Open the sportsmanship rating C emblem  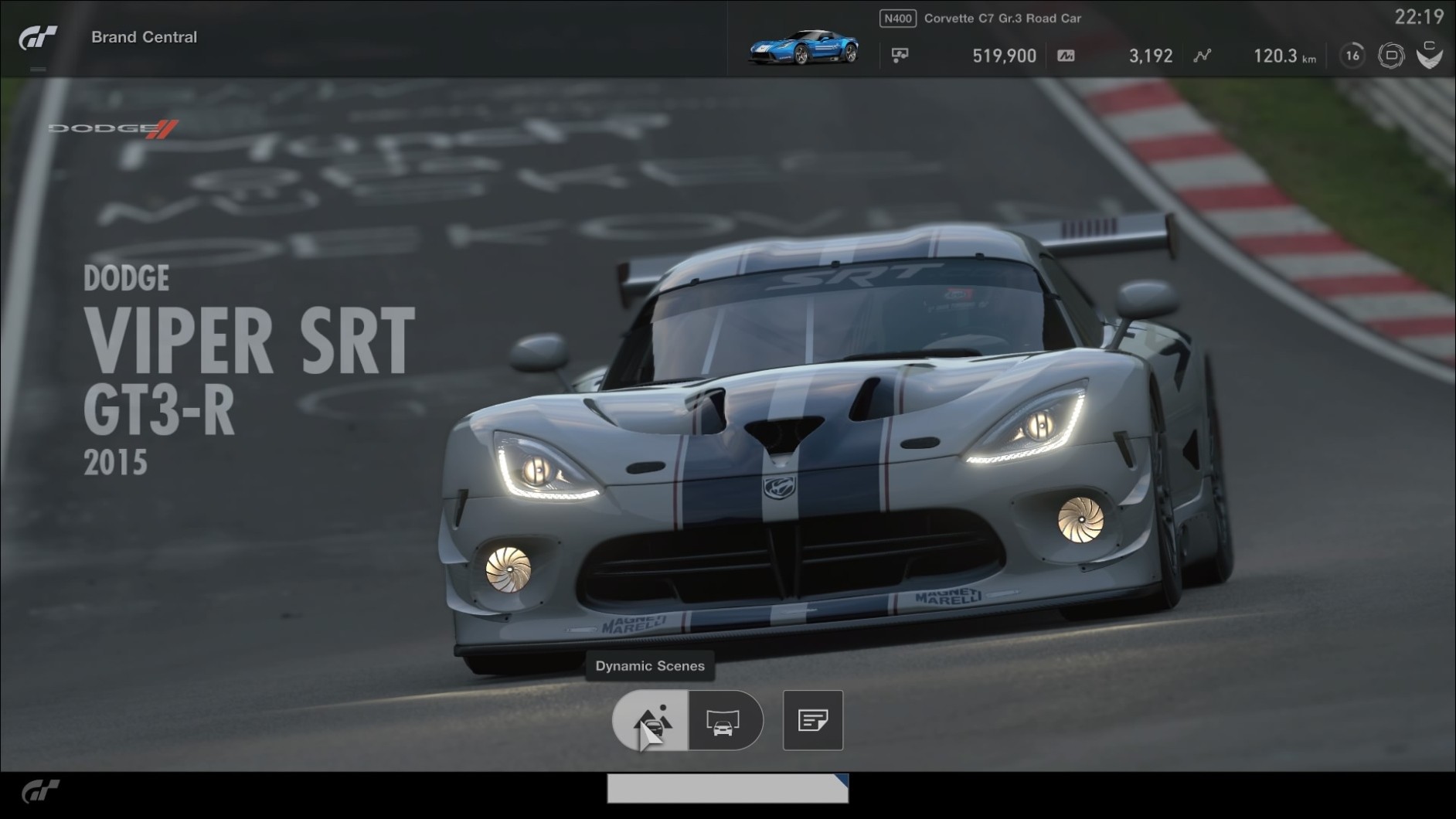1429,56
